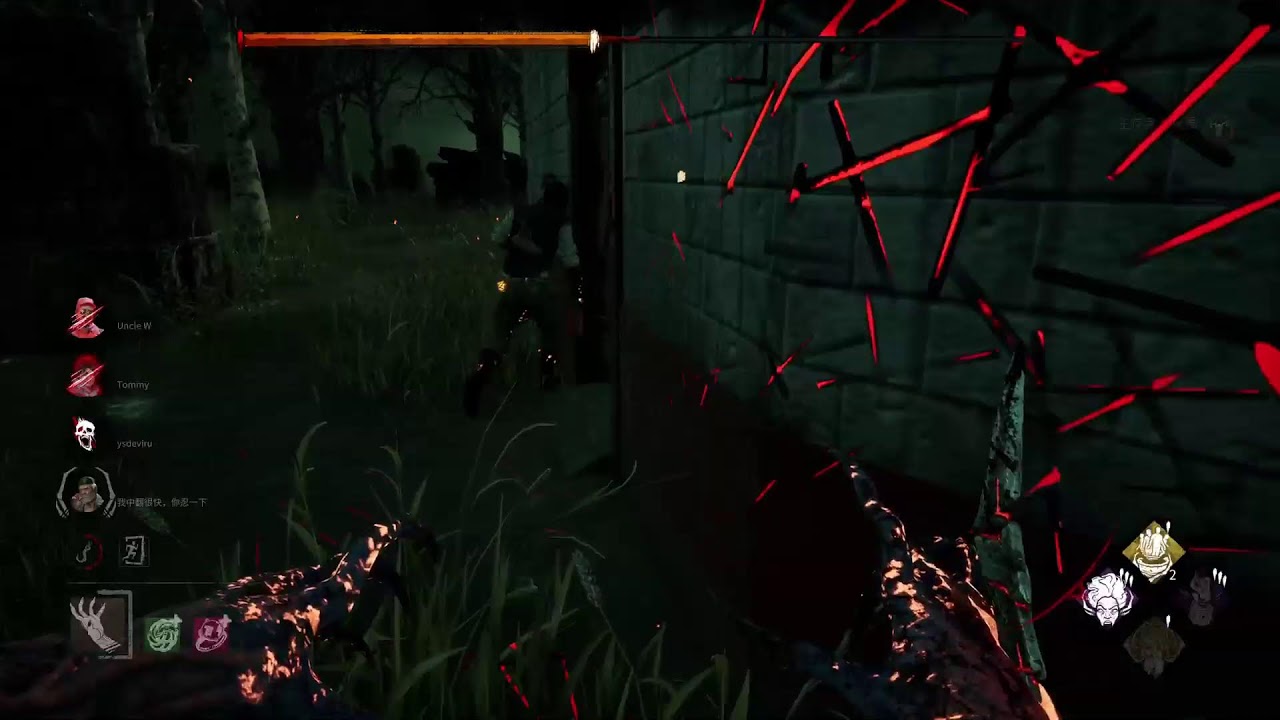Activate the clawed hand killer power
The height and width of the screenshot is (720, 1280).
point(100,624)
